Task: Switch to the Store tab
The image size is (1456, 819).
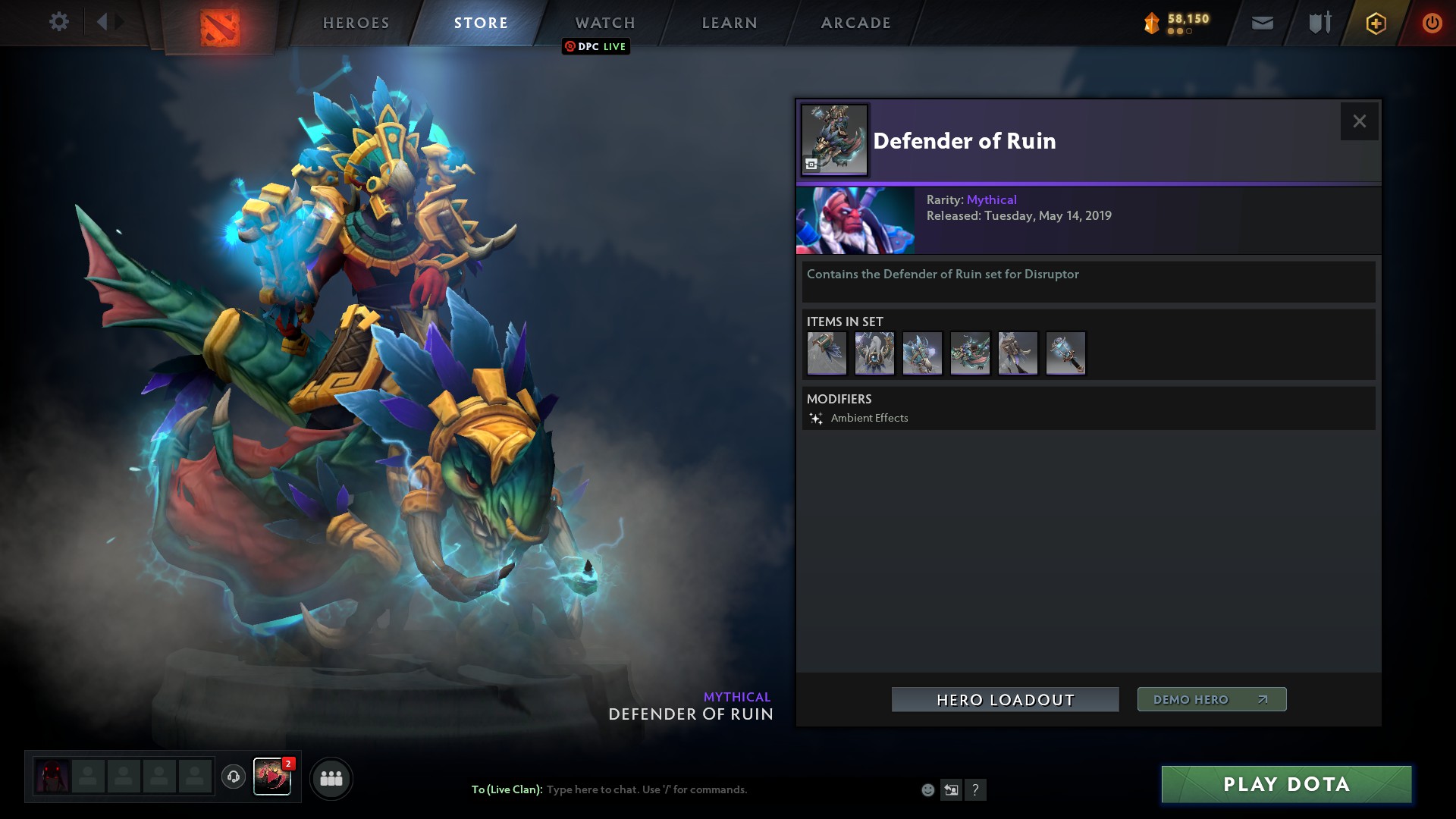Action: (481, 23)
